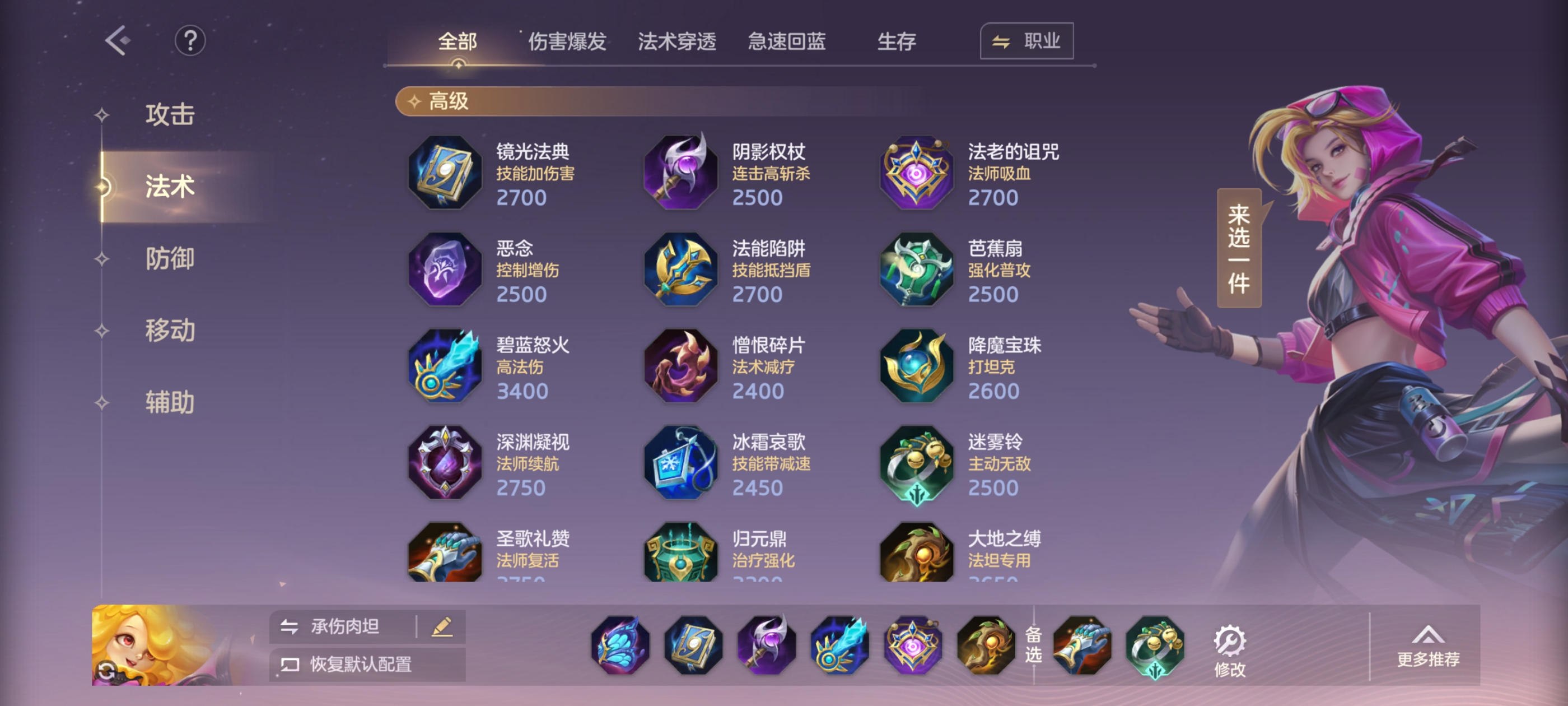Image resolution: width=1568 pixels, height=706 pixels.
Task: Select the 碧蓝怒火 item icon
Action: (445, 366)
